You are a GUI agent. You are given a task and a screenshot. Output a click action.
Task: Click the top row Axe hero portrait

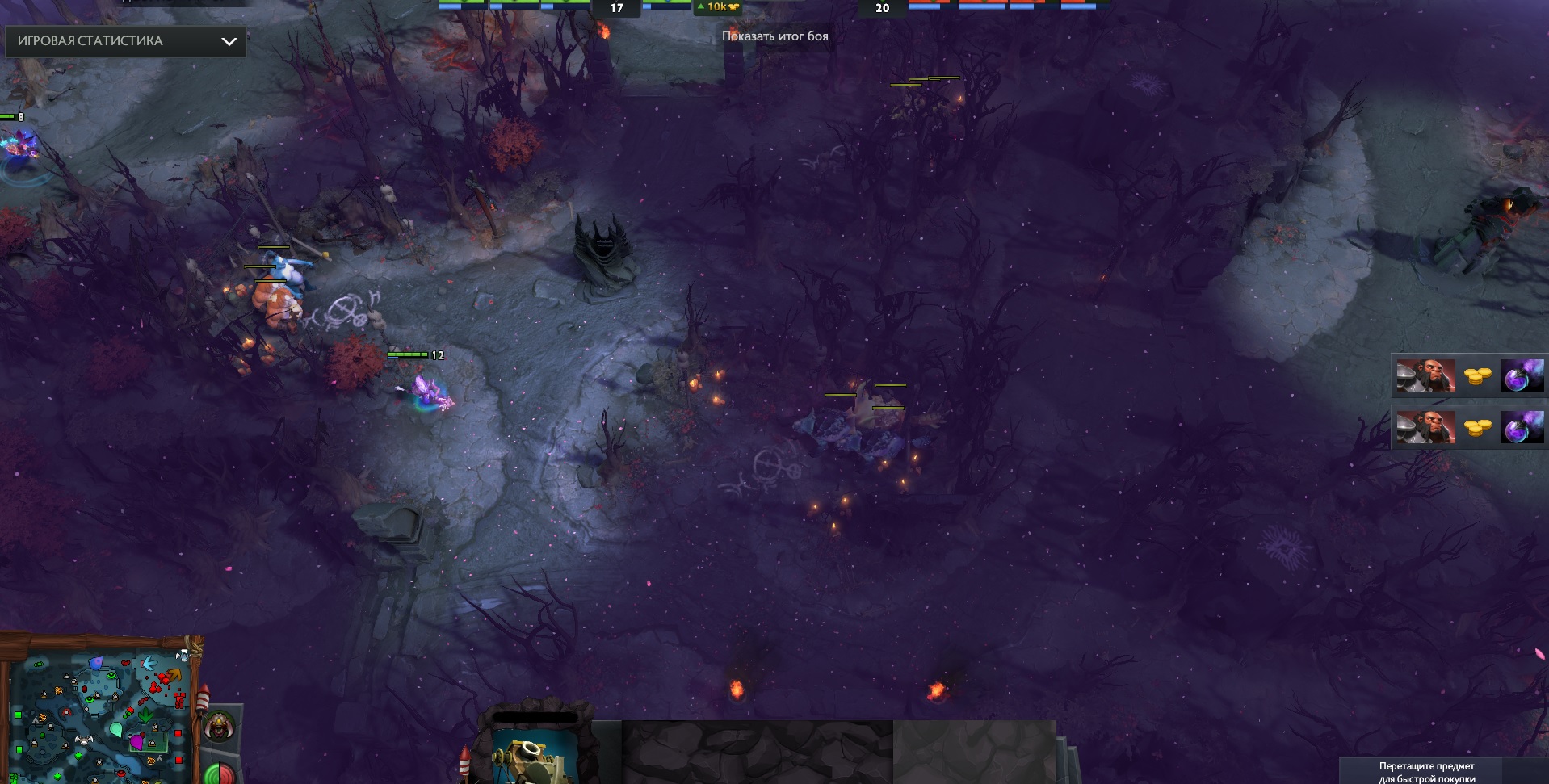tap(1425, 376)
